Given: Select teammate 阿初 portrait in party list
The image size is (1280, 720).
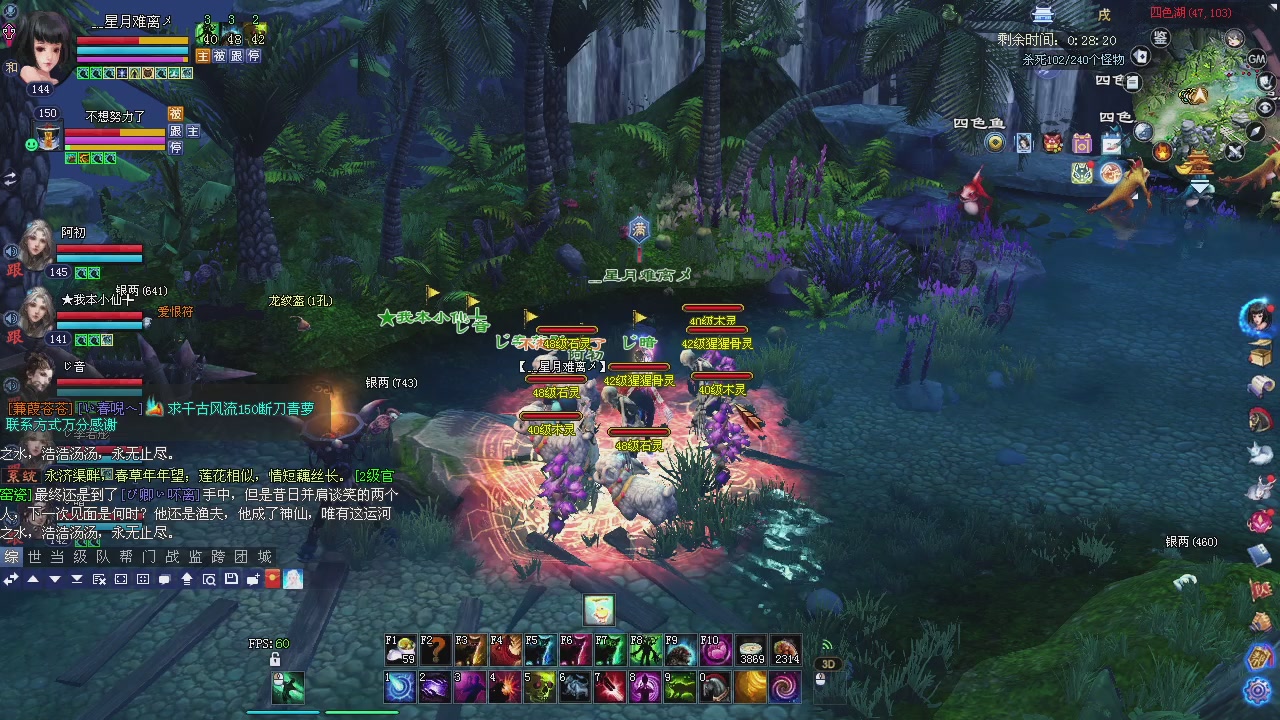Looking at the screenshot, I should [36, 246].
